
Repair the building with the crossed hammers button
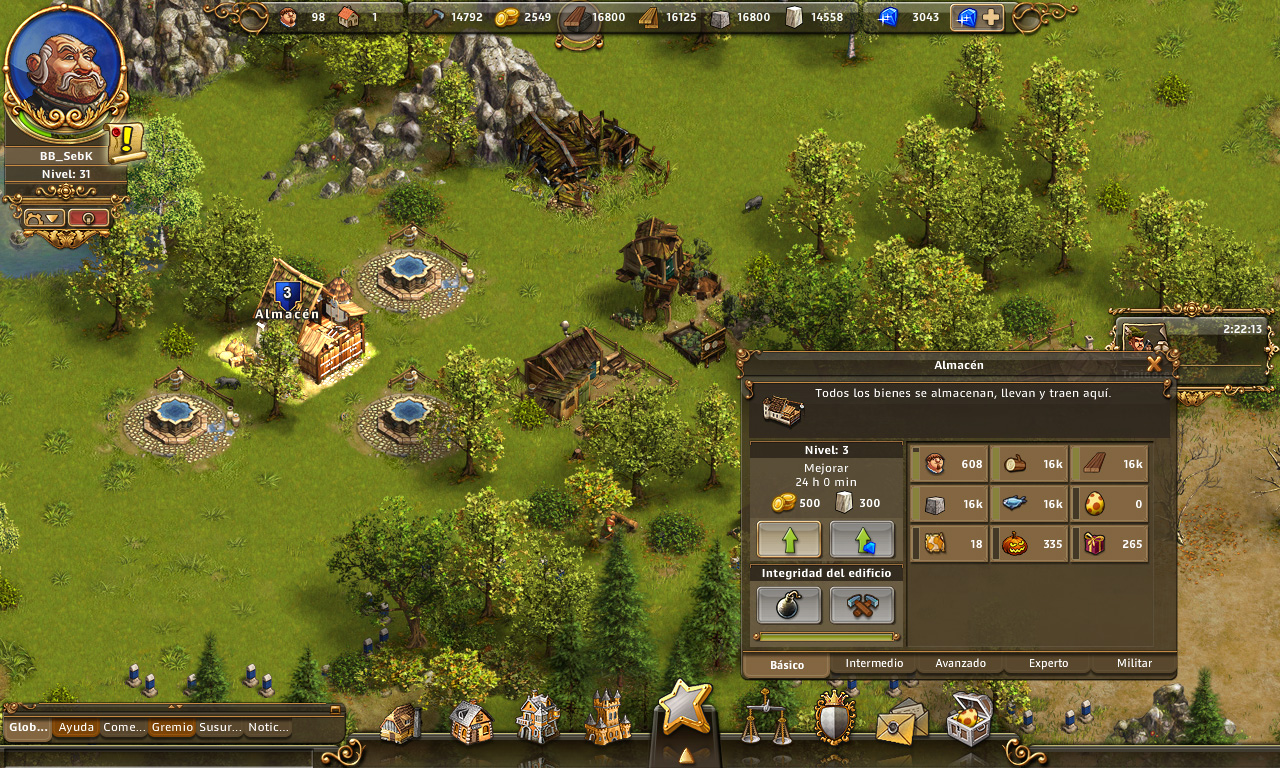coord(861,605)
